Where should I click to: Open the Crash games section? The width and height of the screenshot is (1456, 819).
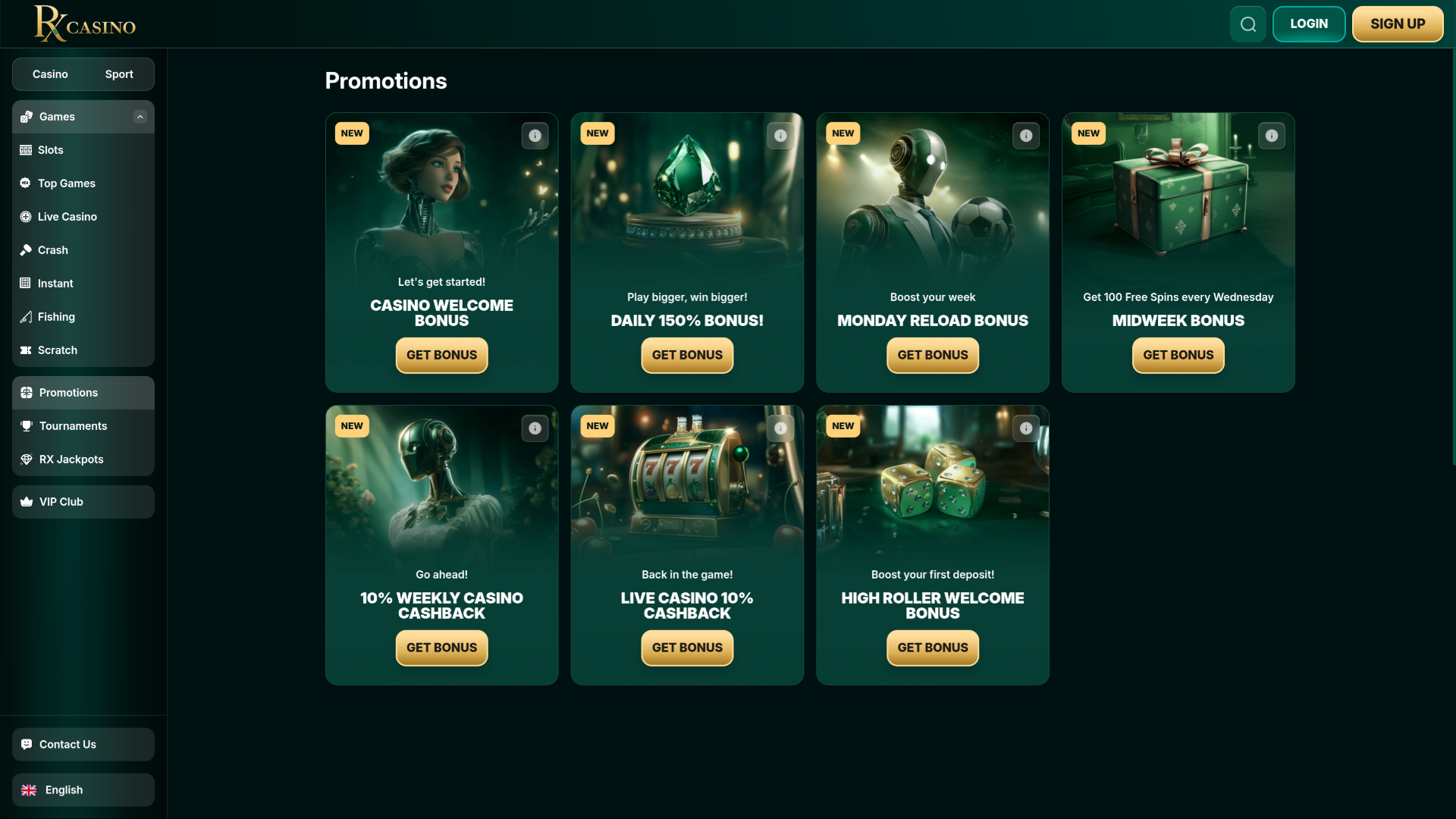click(27, 250)
